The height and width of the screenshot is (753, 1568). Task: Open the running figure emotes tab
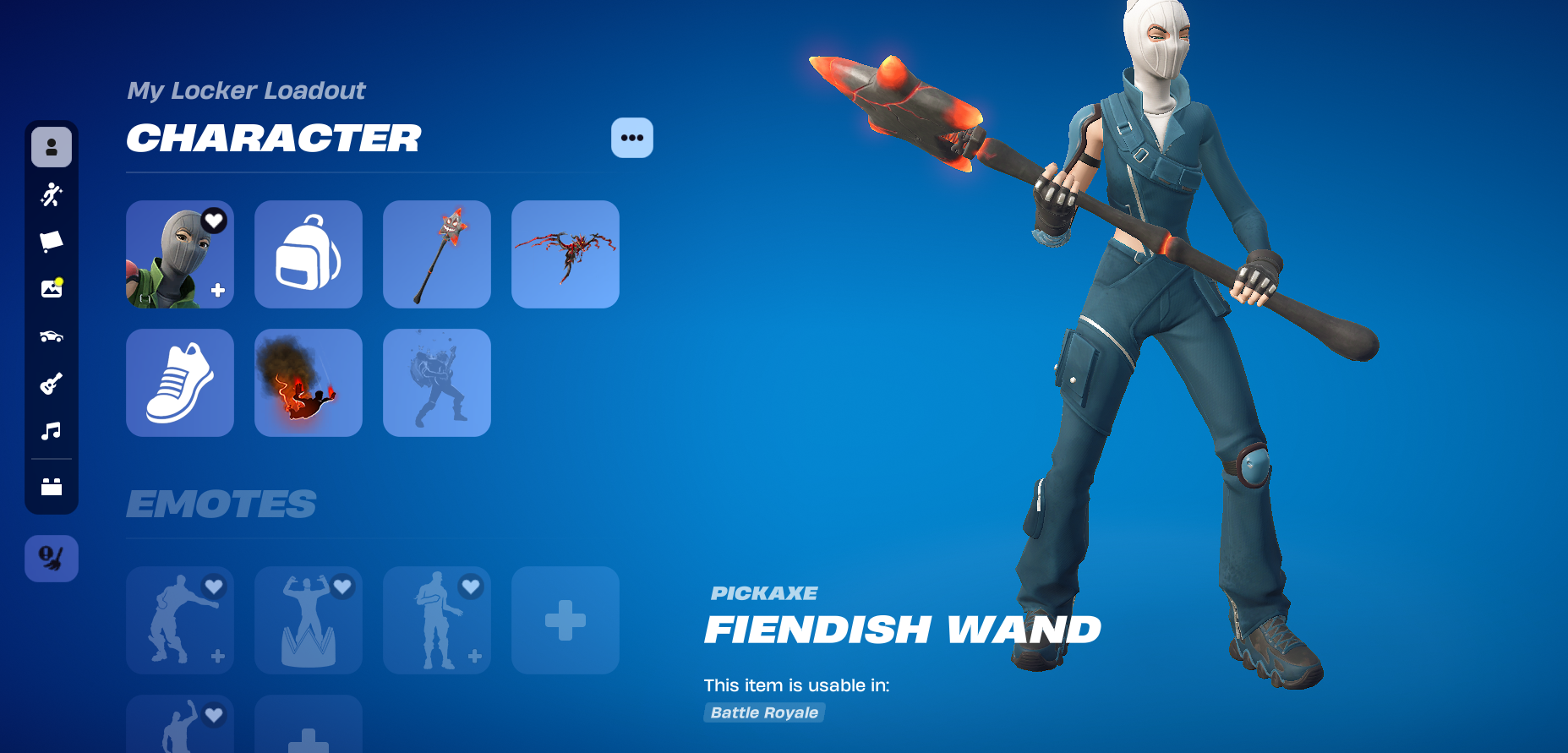click(x=52, y=195)
